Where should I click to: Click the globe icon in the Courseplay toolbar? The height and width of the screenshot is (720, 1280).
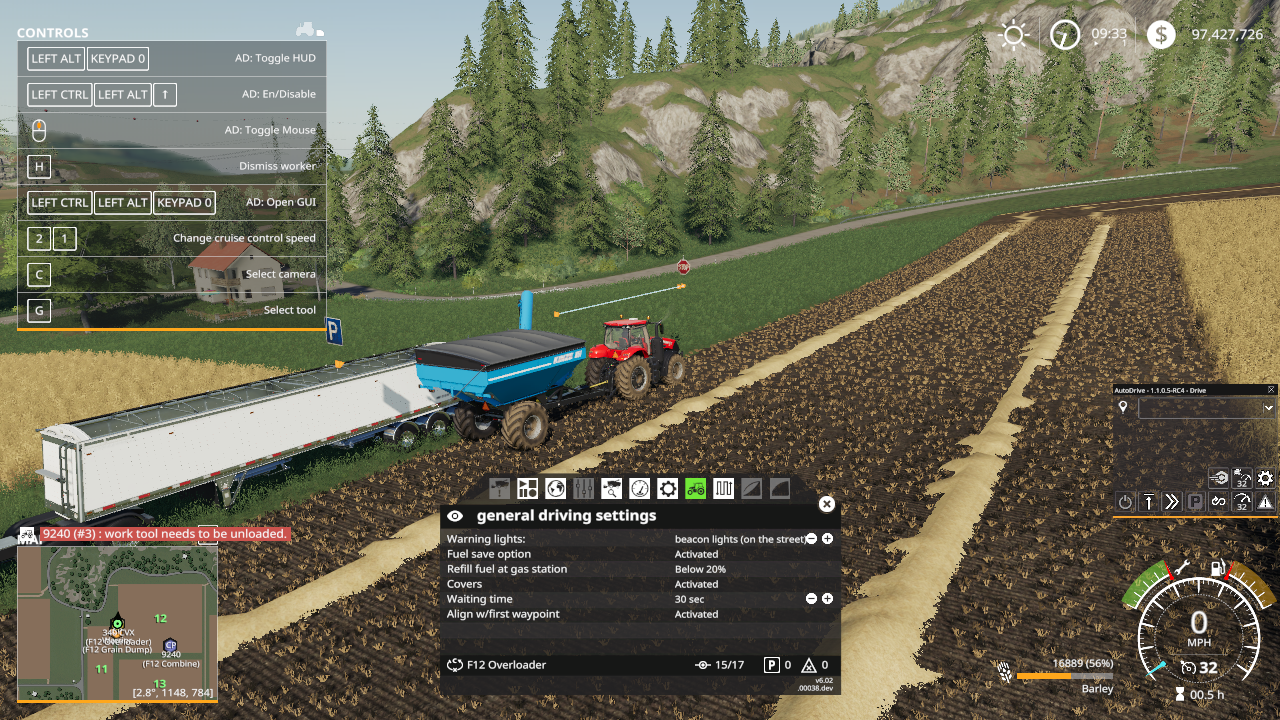[557, 489]
